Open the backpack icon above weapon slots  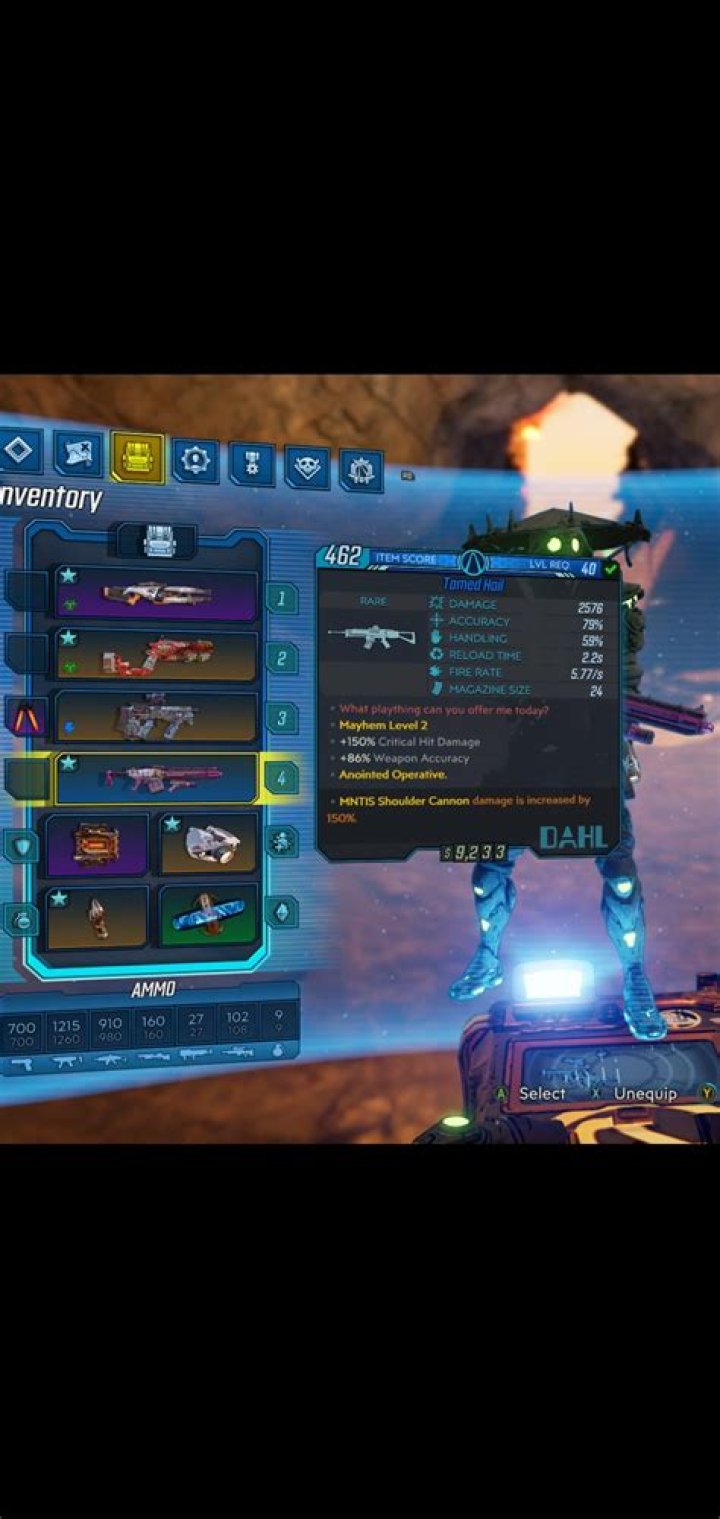coord(158,541)
